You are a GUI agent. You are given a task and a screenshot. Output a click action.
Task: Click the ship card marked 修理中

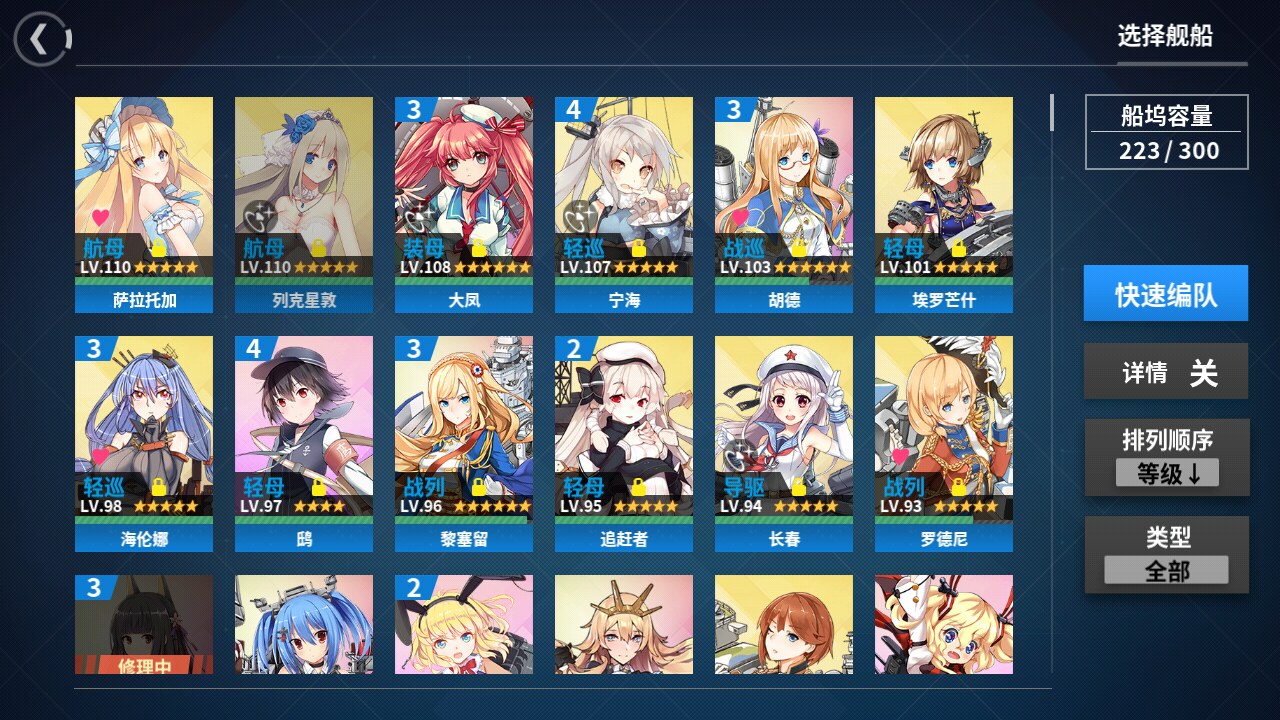pyautogui.click(x=144, y=624)
